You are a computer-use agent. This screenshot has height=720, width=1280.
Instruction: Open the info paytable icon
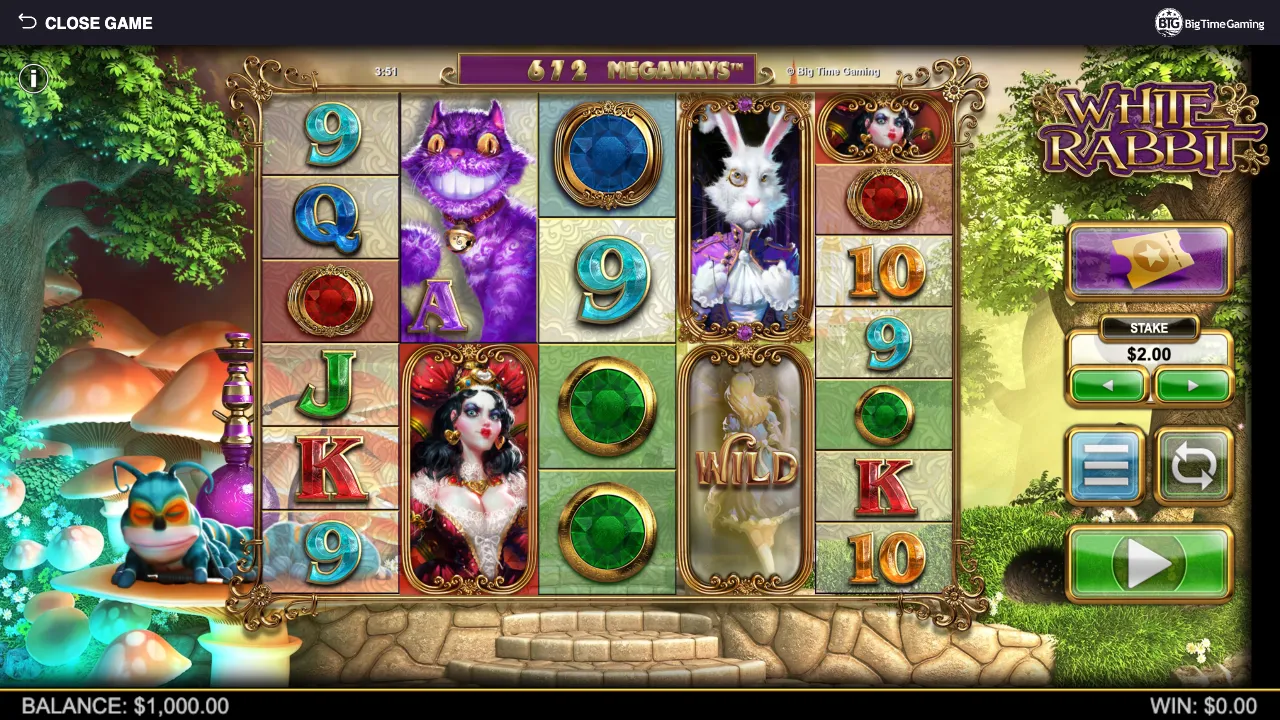coord(33,79)
